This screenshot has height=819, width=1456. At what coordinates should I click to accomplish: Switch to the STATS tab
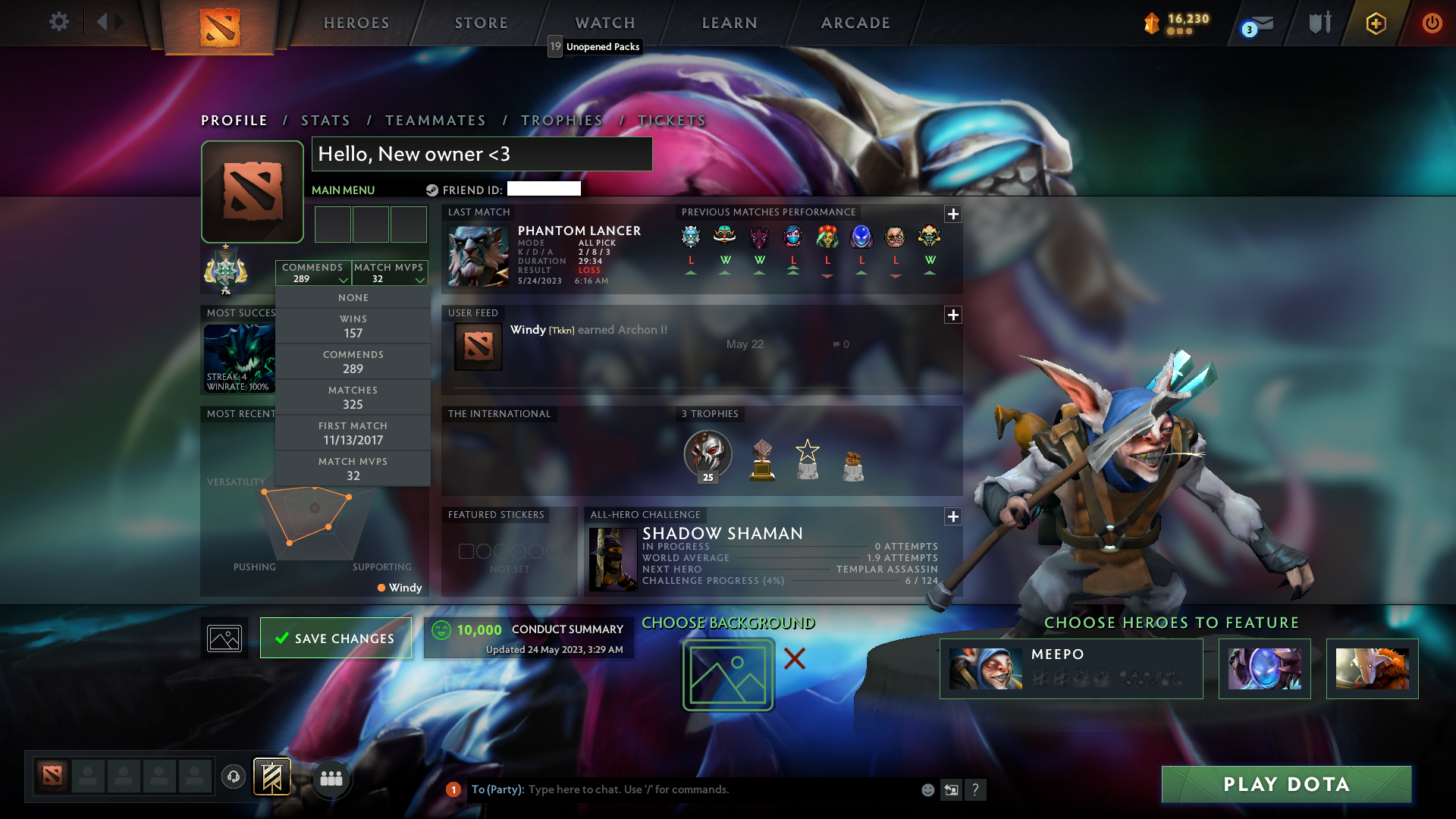click(x=325, y=120)
